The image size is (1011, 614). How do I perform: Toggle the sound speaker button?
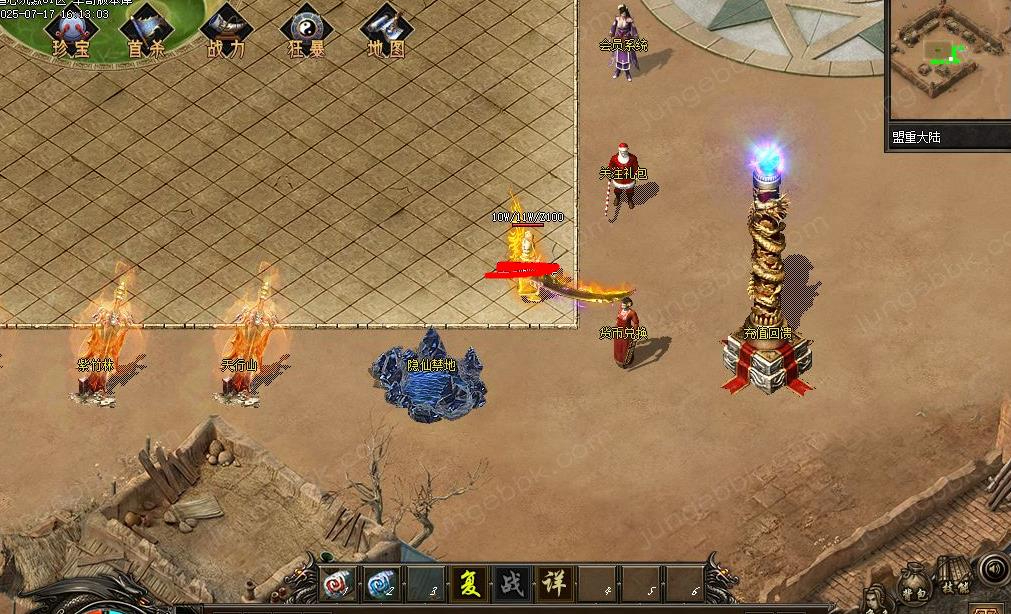click(993, 570)
